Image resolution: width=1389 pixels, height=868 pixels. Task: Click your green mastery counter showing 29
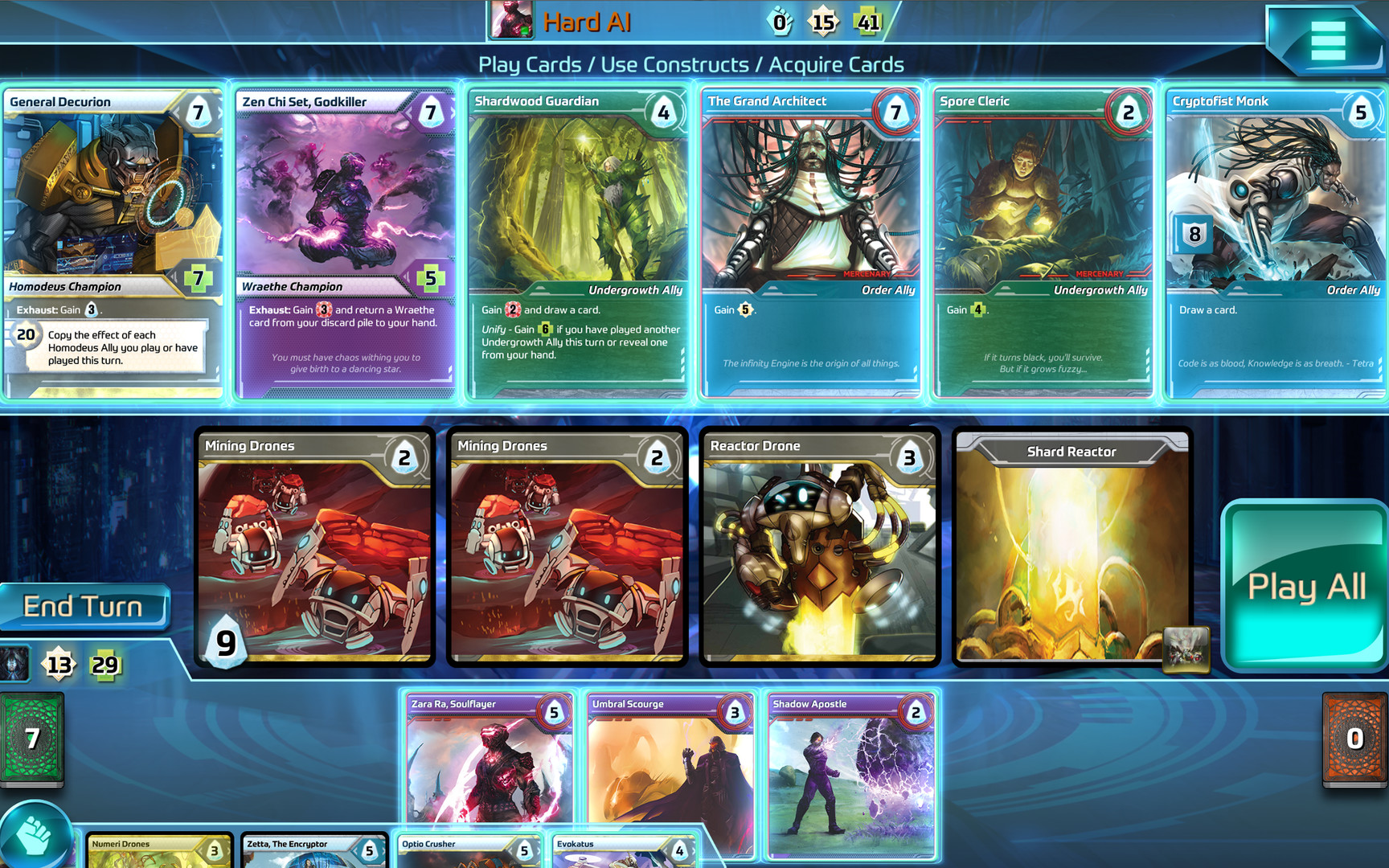click(105, 665)
